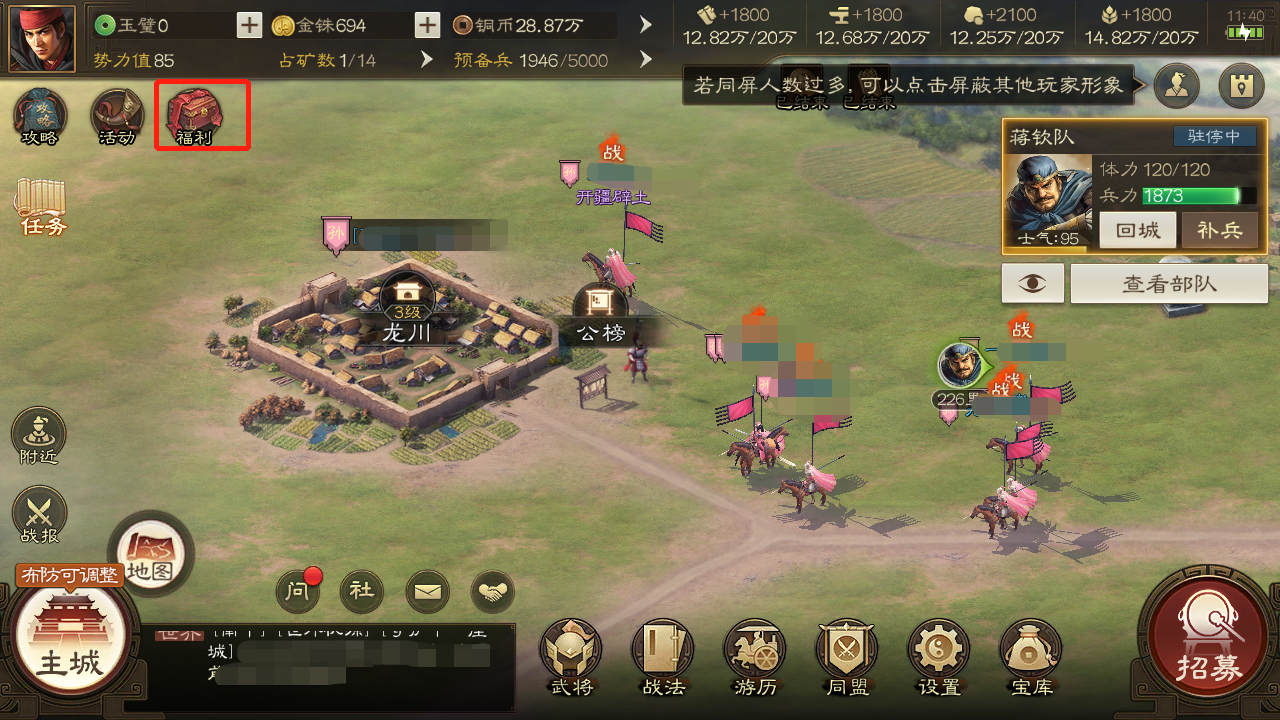Send 蒋钦队 back with 回城
Image resolution: width=1280 pixels, height=720 pixels.
tap(1138, 230)
